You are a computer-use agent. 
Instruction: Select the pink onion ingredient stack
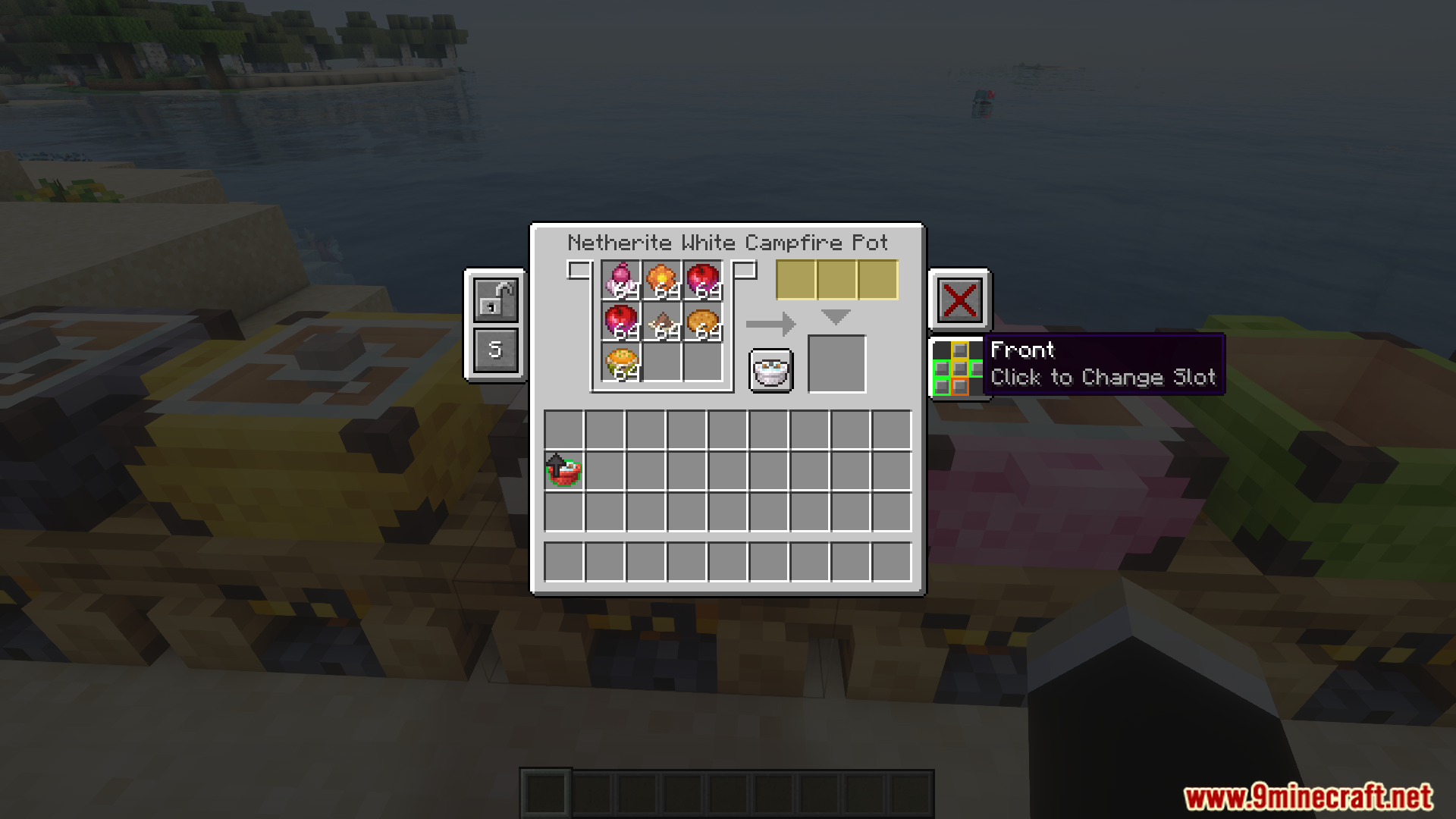pos(620,281)
